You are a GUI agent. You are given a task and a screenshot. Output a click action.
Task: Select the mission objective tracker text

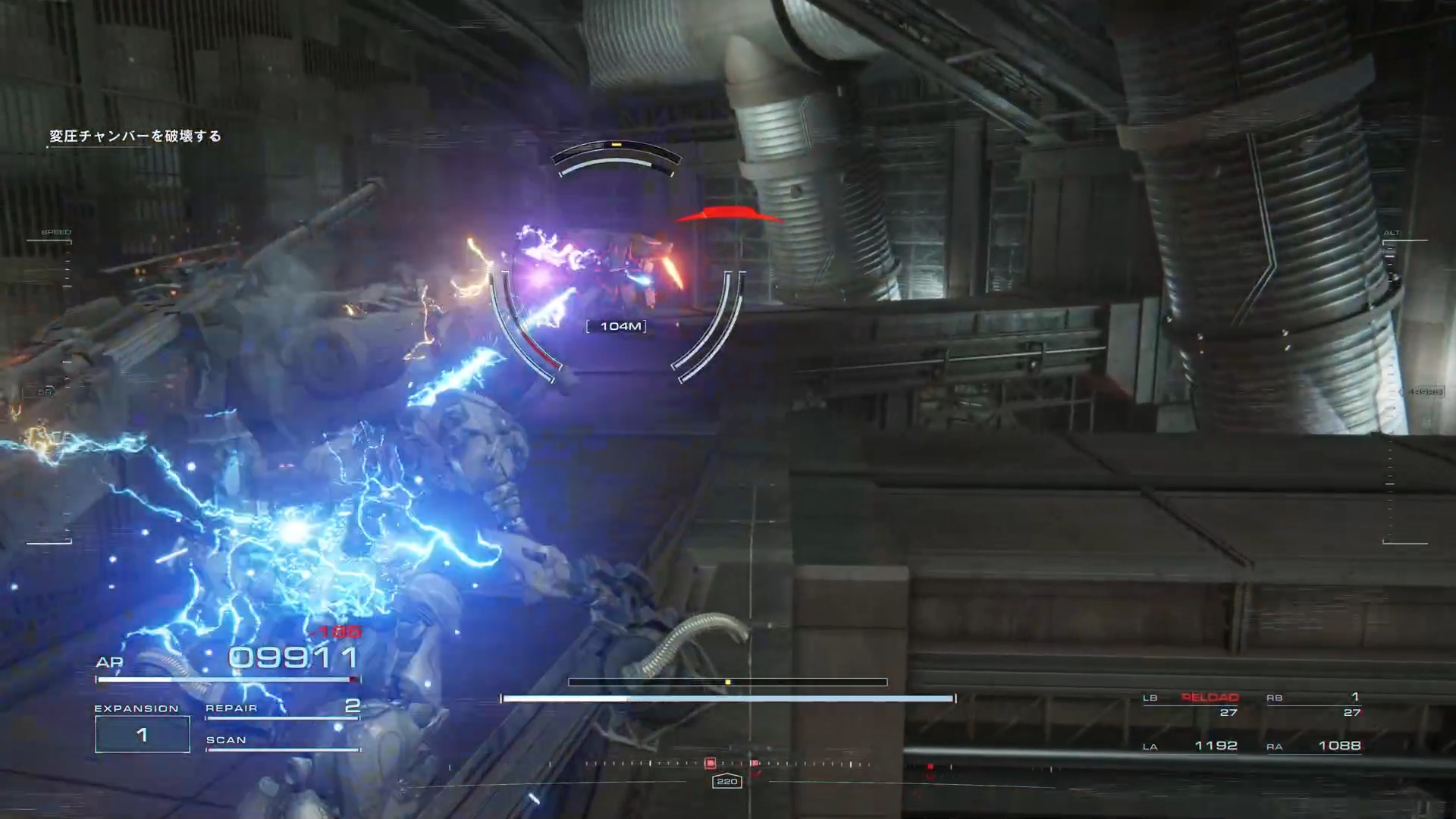(x=136, y=136)
